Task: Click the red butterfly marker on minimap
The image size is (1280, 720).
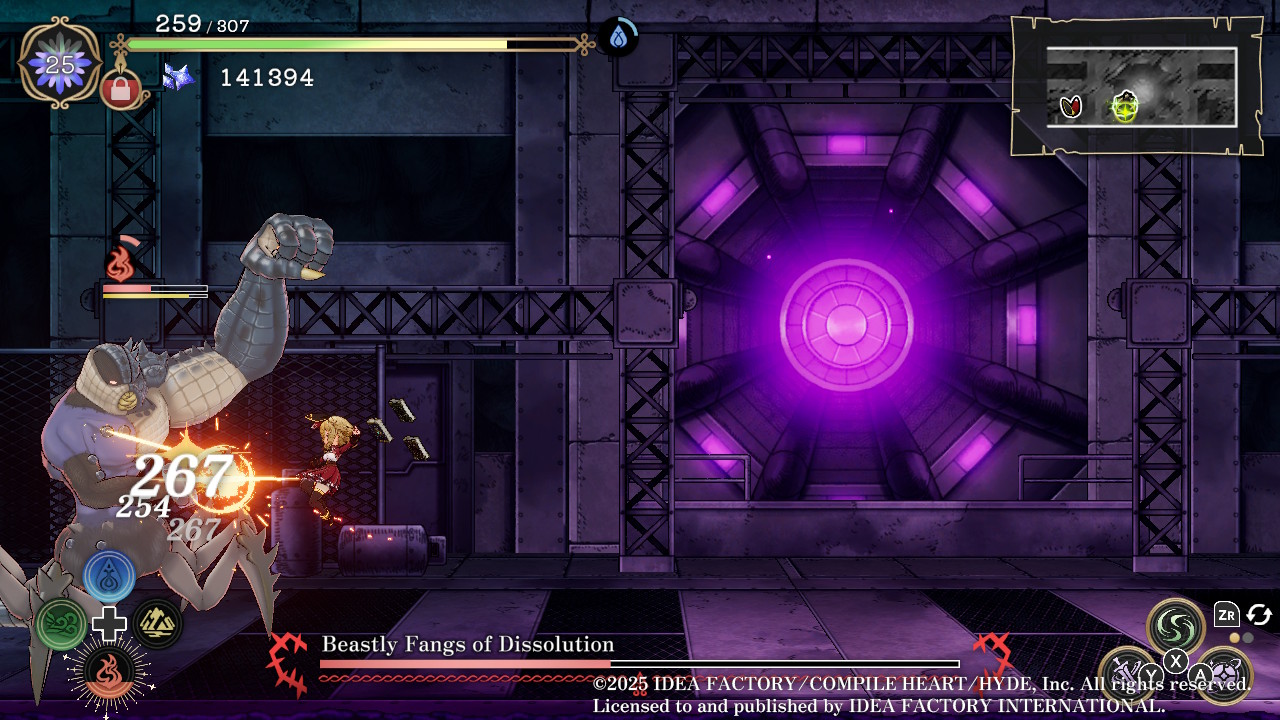Action: [x=1071, y=105]
